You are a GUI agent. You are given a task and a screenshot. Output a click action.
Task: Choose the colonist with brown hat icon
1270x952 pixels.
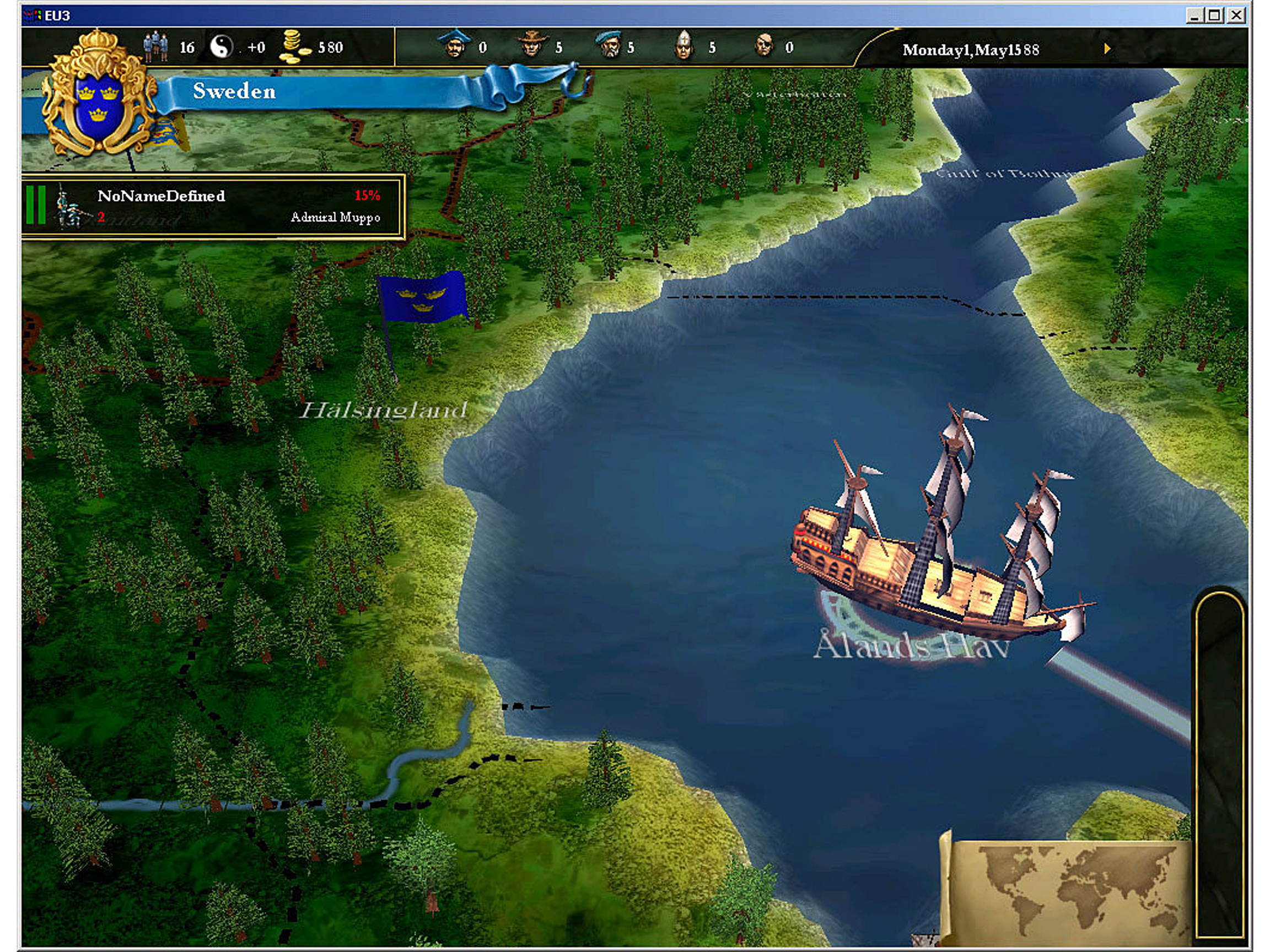(532, 45)
